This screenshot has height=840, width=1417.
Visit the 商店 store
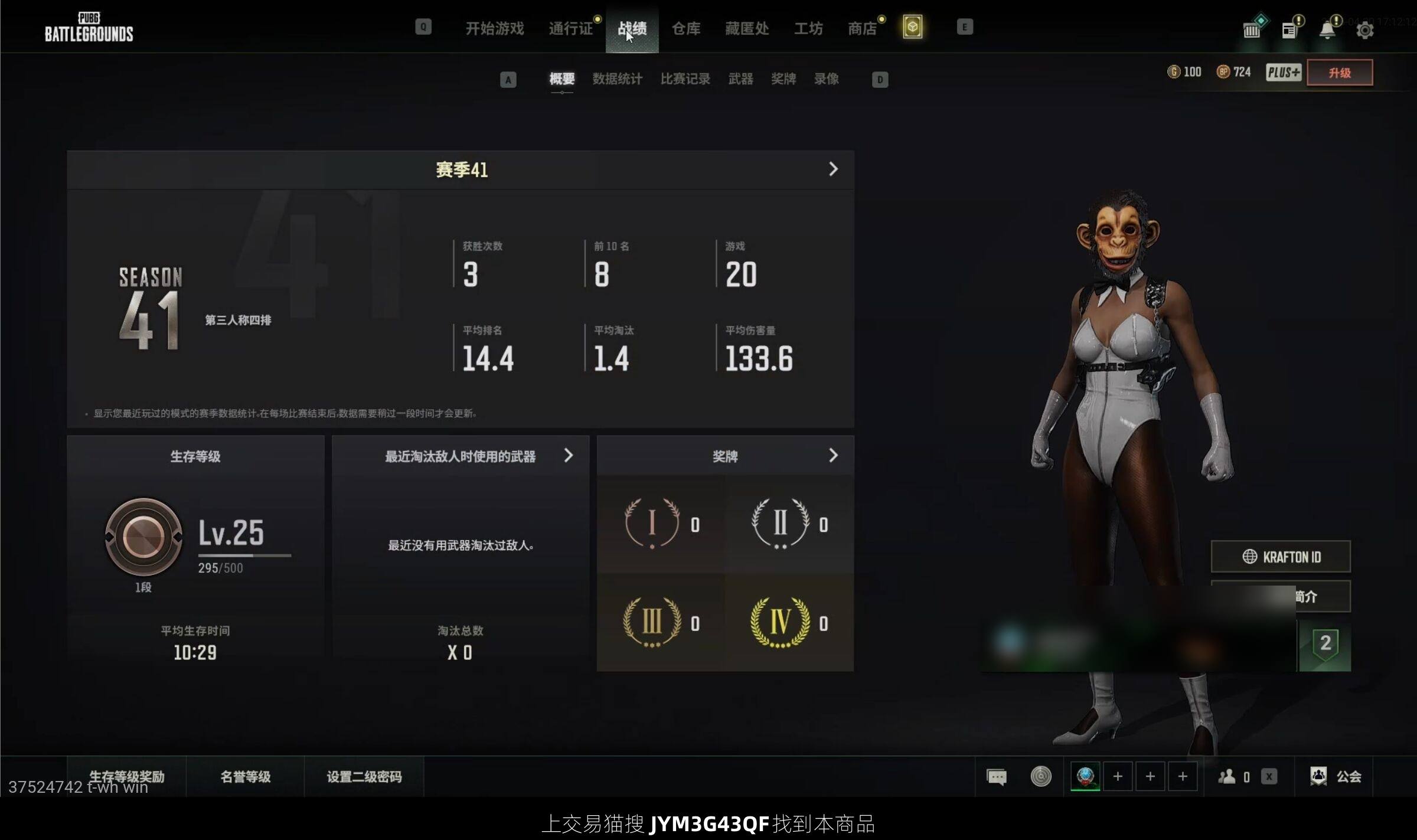[x=862, y=28]
